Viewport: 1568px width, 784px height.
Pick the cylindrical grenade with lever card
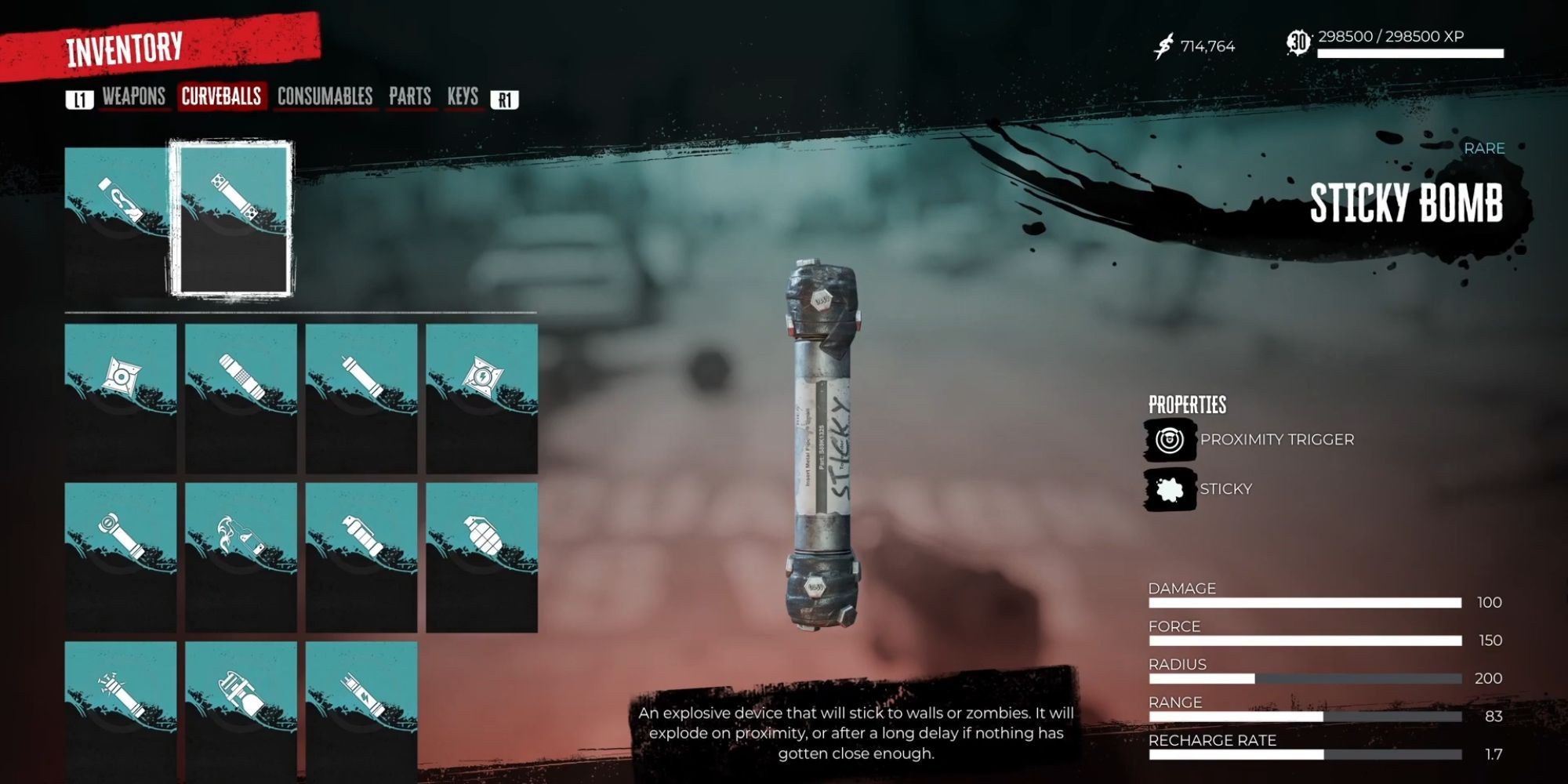(x=361, y=557)
